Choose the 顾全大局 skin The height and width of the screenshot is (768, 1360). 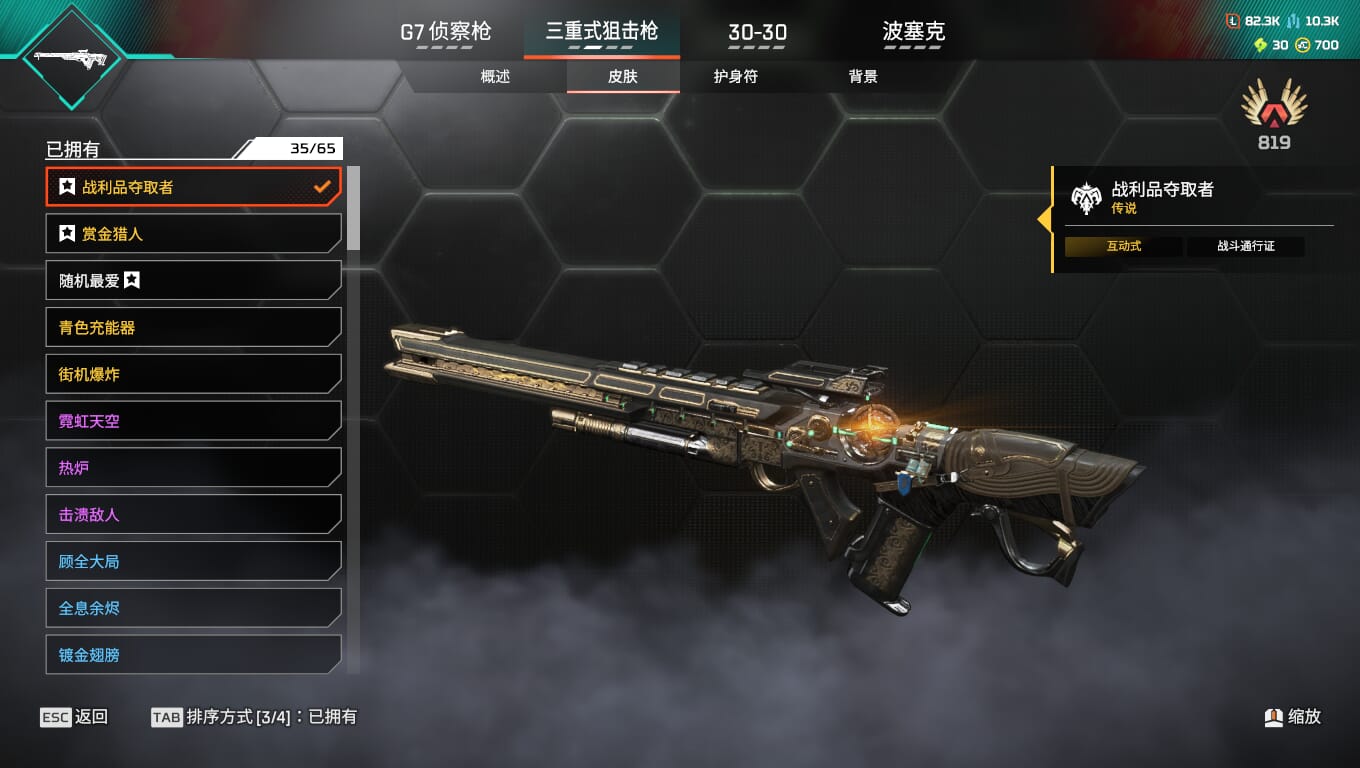click(193, 561)
